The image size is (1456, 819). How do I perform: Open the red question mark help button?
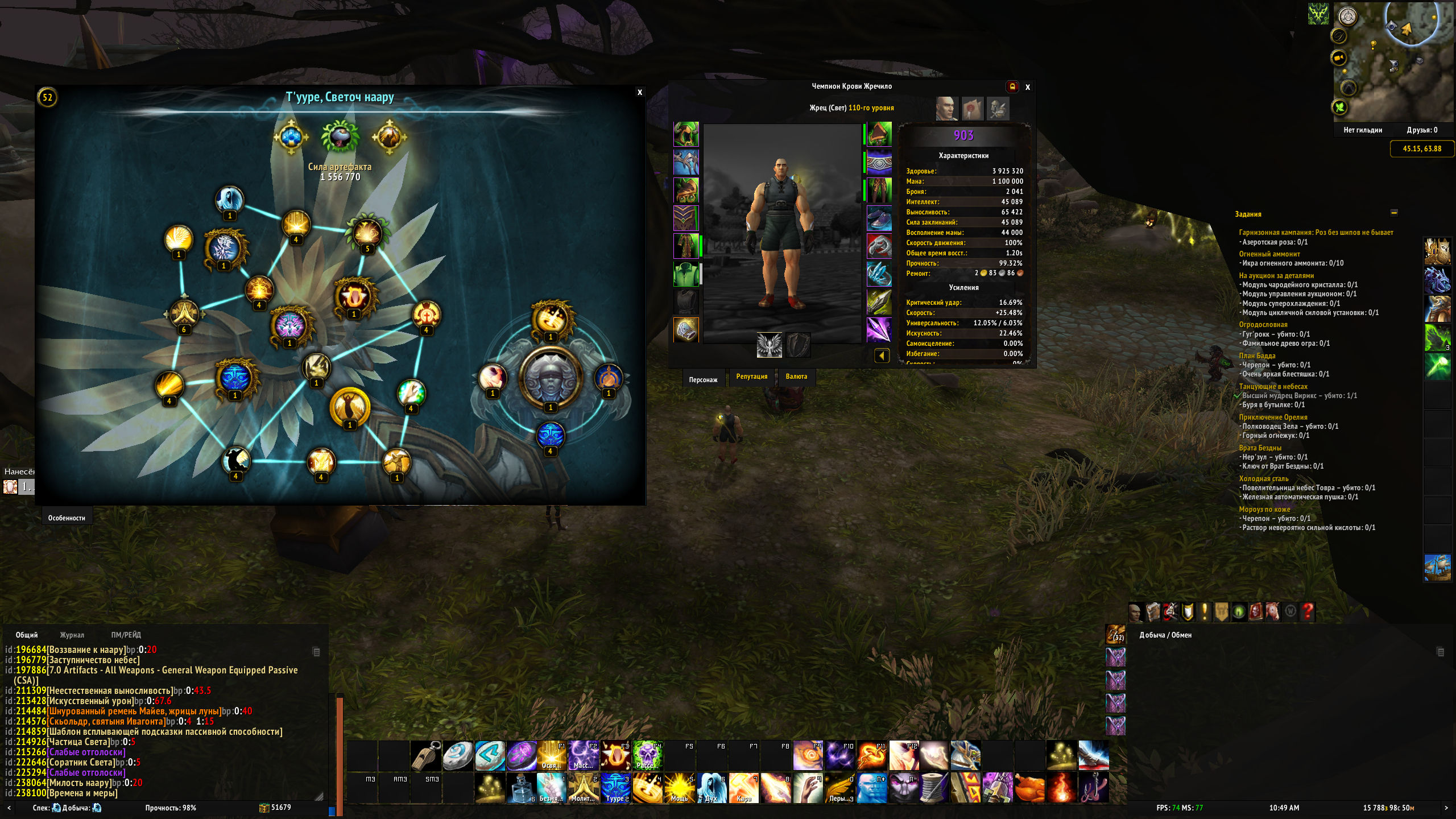(1308, 612)
